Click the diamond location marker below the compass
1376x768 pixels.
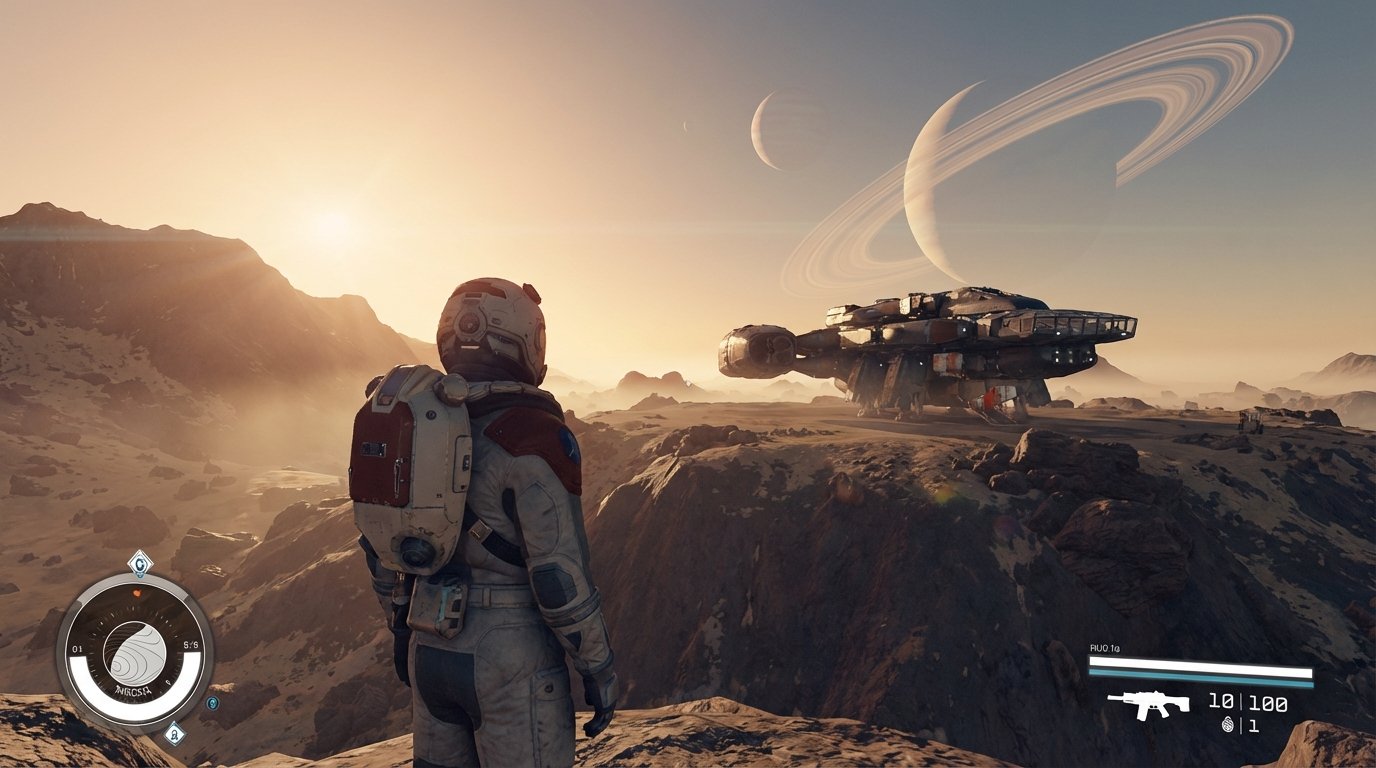tap(173, 731)
